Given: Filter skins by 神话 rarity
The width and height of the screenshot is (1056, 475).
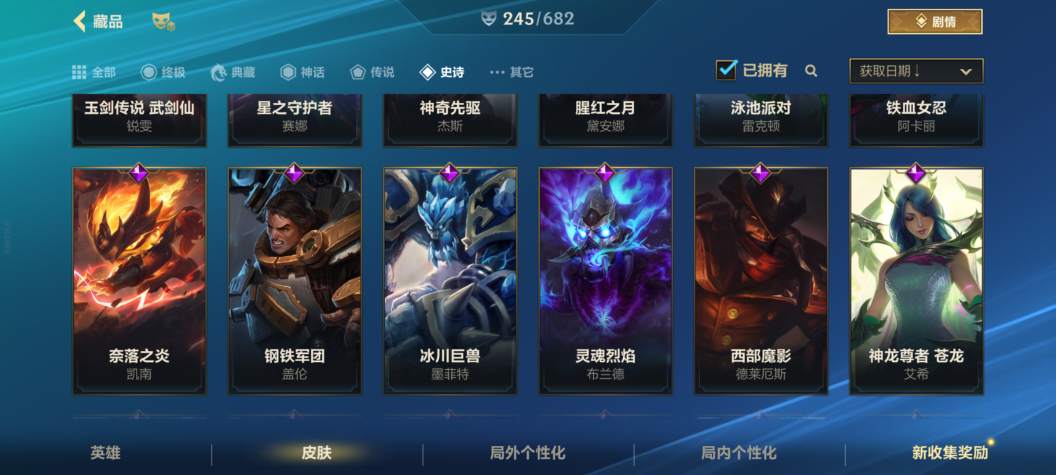Looking at the screenshot, I should [x=302, y=72].
